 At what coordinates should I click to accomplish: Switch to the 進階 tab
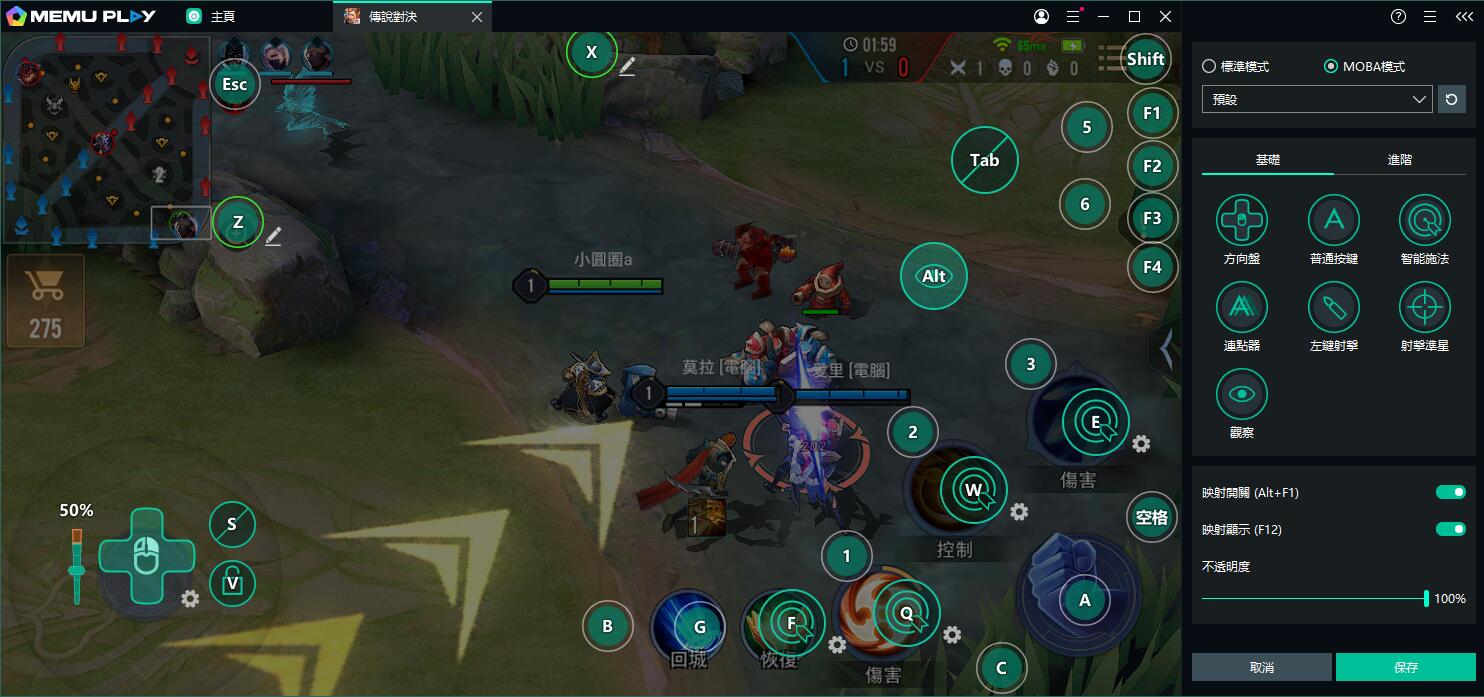click(x=1399, y=160)
